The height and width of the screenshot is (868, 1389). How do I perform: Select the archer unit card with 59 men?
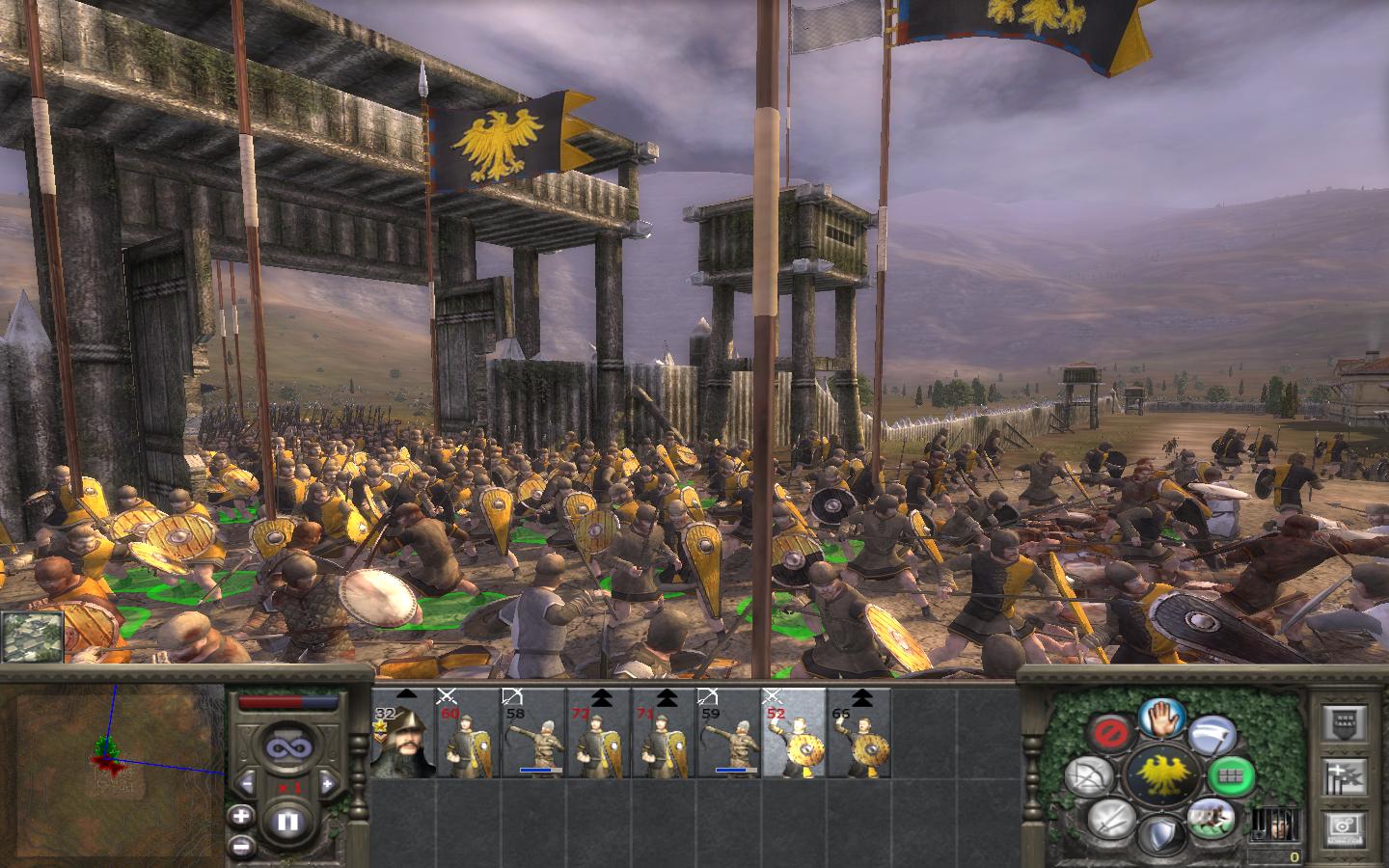pos(729,735)
